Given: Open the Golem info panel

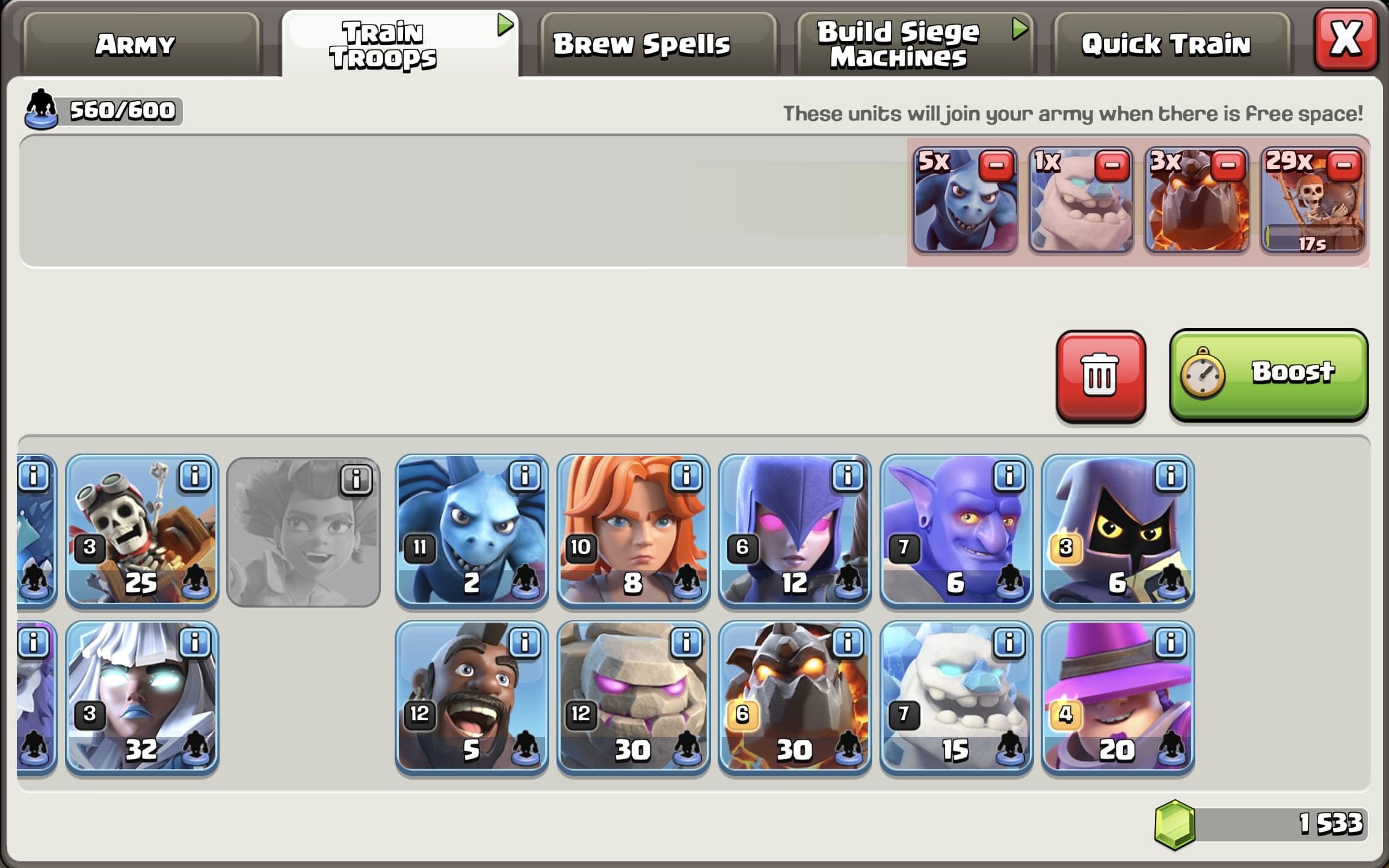Looking at the screenshot, I should tap(686, 641).
